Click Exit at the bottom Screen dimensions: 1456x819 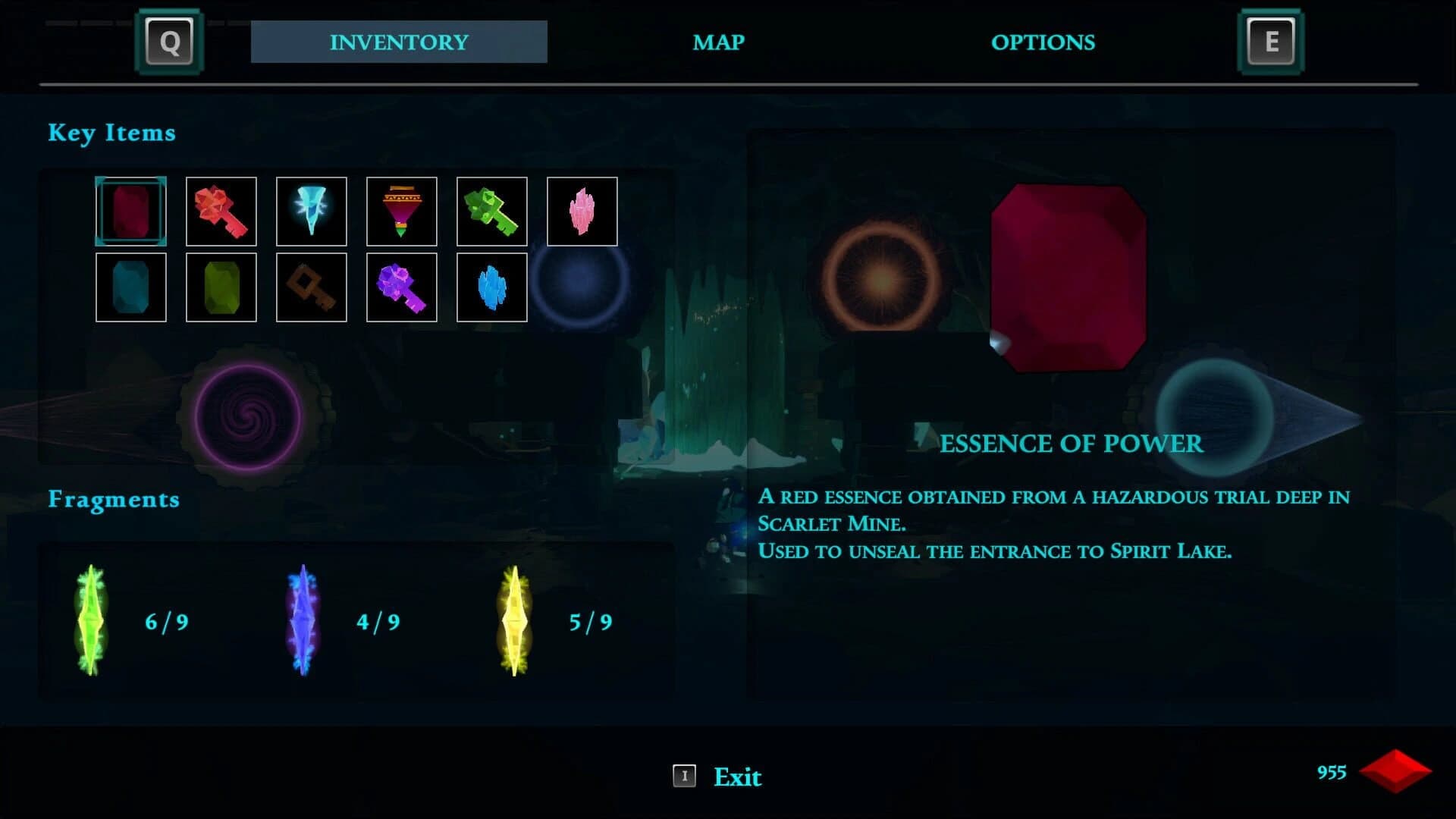[737, 777]
